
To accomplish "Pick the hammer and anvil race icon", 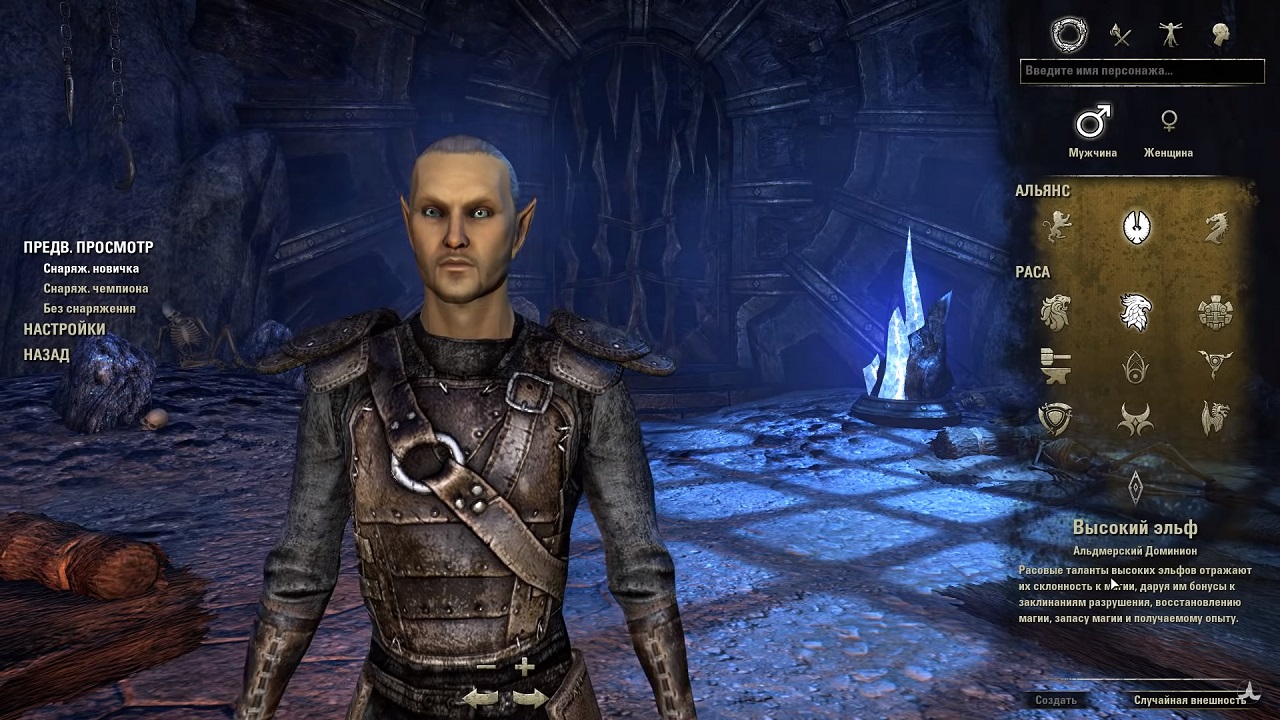I will point(1056,365).
